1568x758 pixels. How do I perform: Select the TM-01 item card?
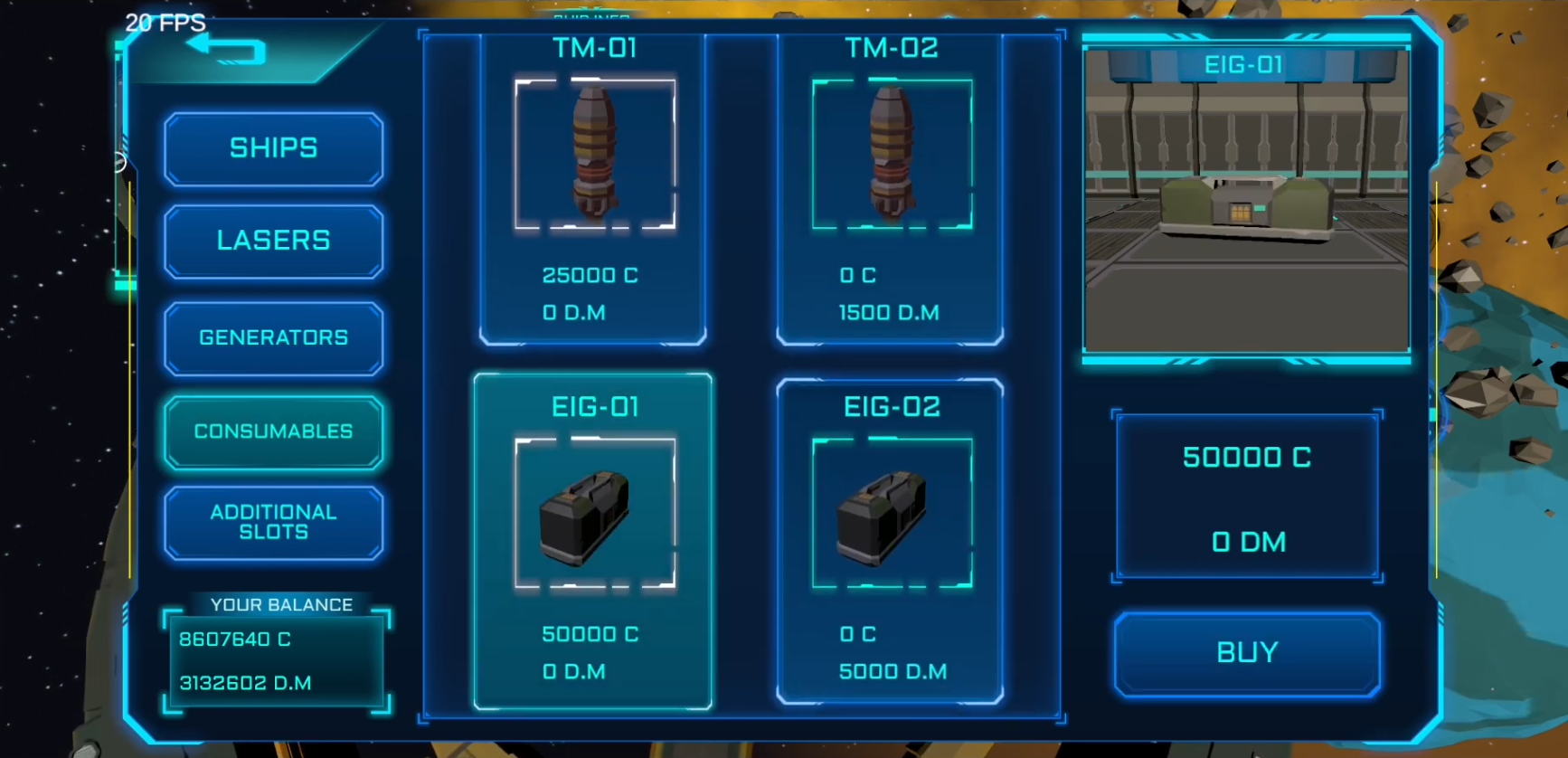[593, 190]
